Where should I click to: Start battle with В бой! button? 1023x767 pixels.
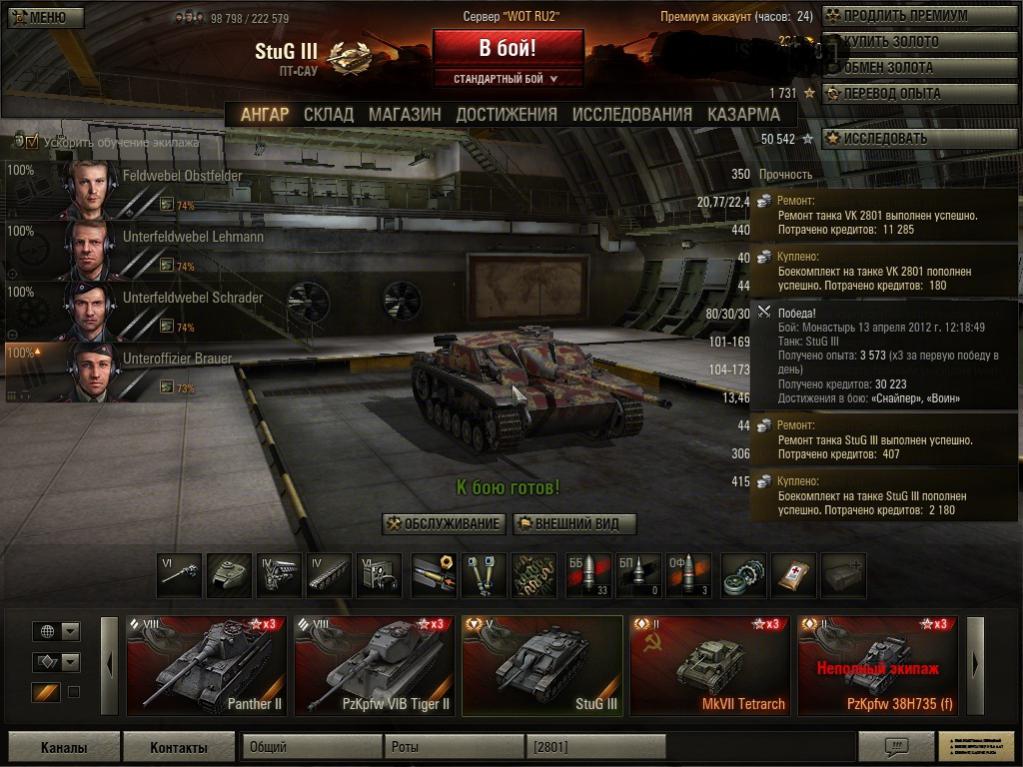pos(507,48)
